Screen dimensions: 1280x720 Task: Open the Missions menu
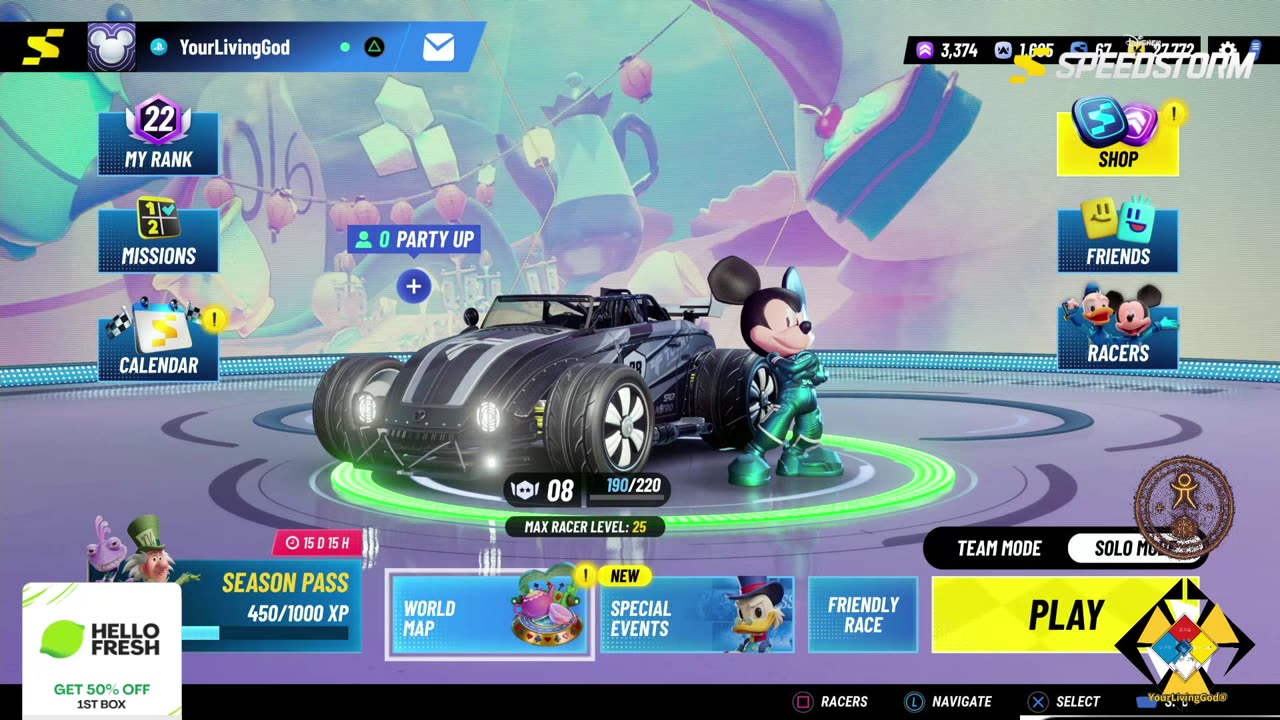pyautogui.click(x=158, y=238)
